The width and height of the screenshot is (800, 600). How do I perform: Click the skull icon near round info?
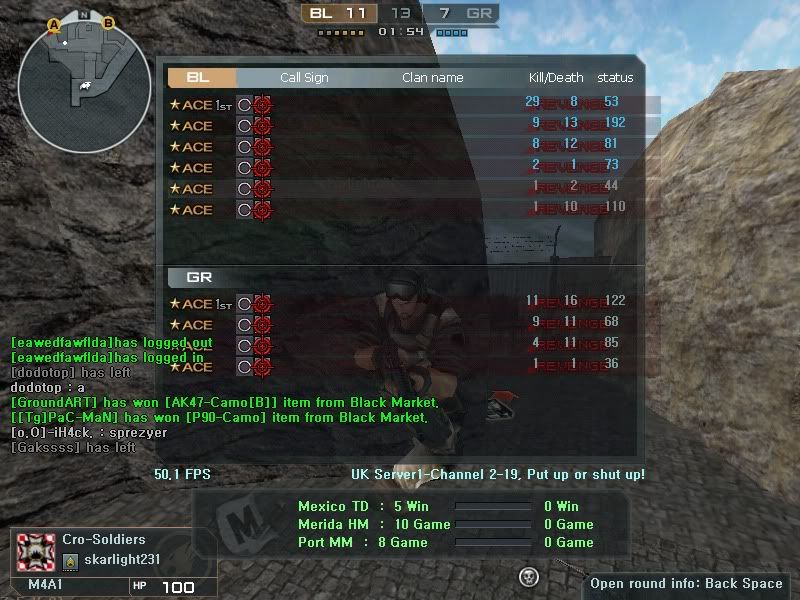[x=529, y=576]
